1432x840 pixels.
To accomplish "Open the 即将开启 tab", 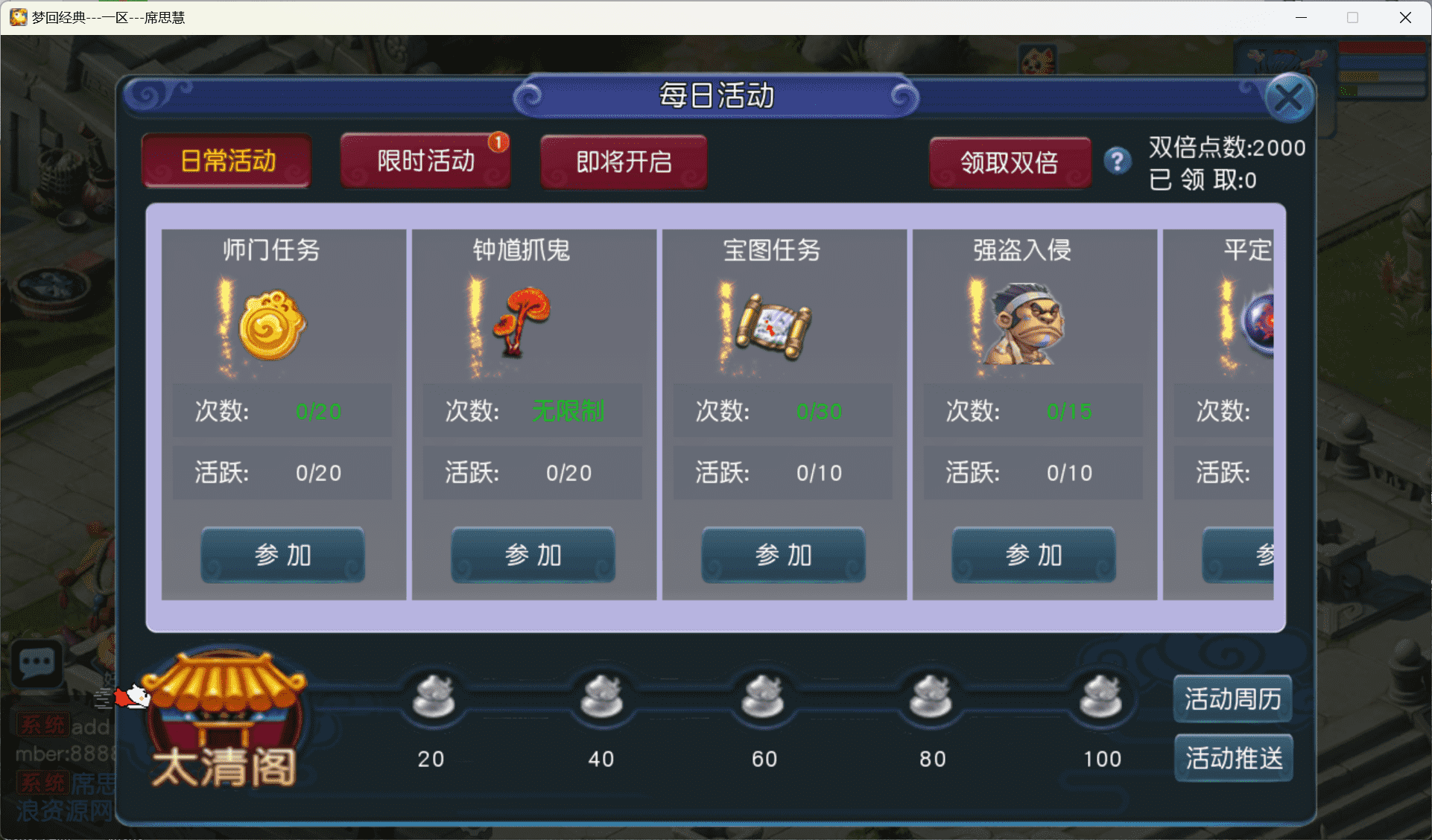I will click(624, 162).
